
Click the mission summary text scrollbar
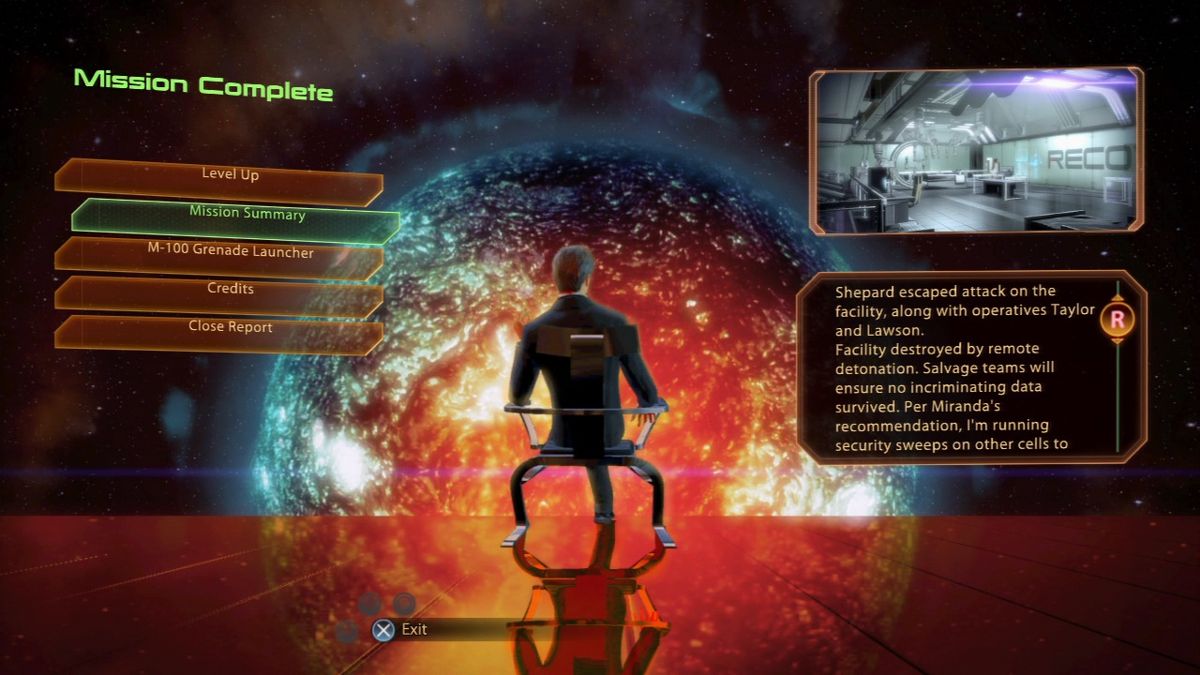click(1117, 366)
